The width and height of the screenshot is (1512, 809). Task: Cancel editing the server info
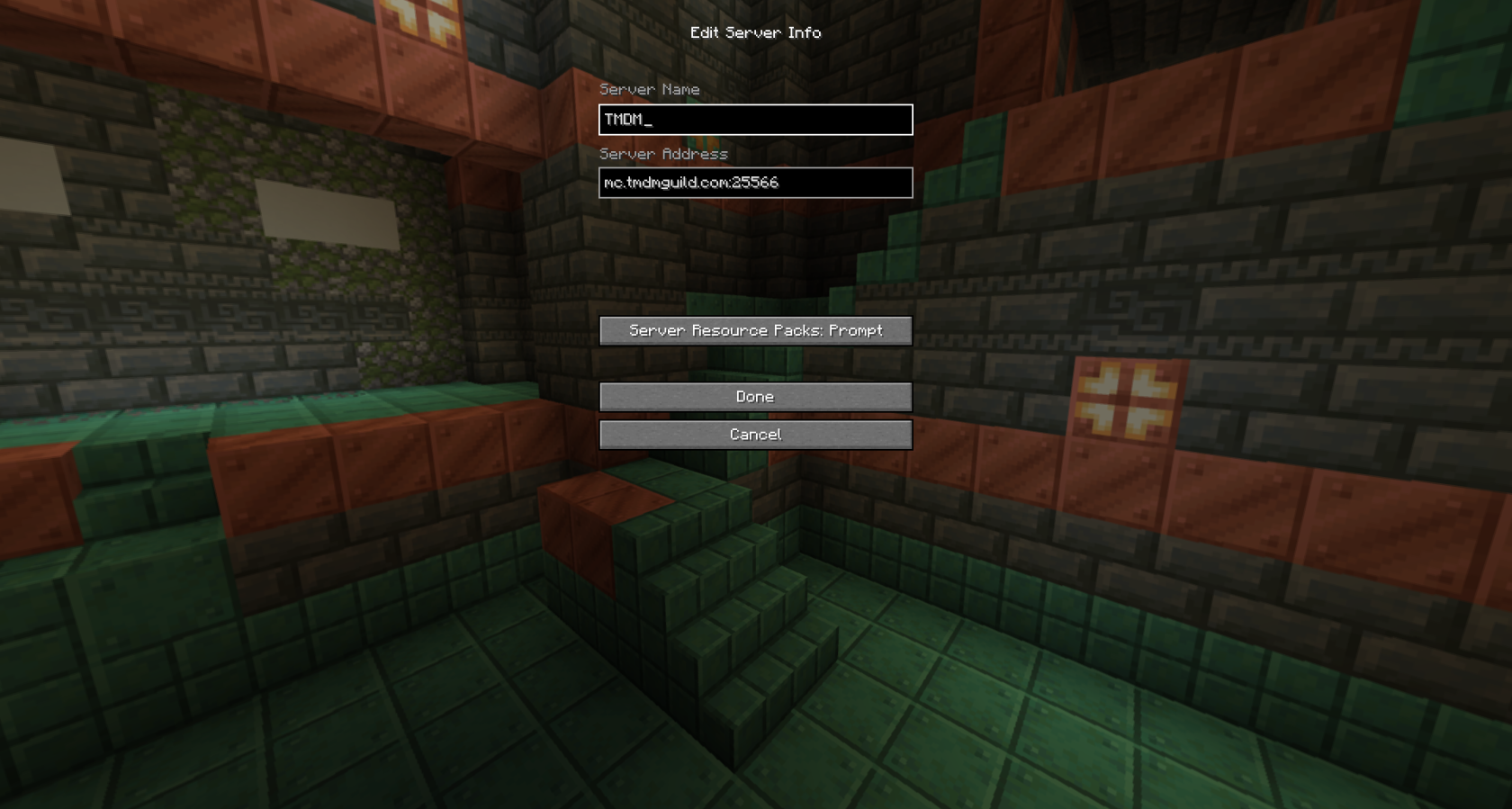pos(755,435)
